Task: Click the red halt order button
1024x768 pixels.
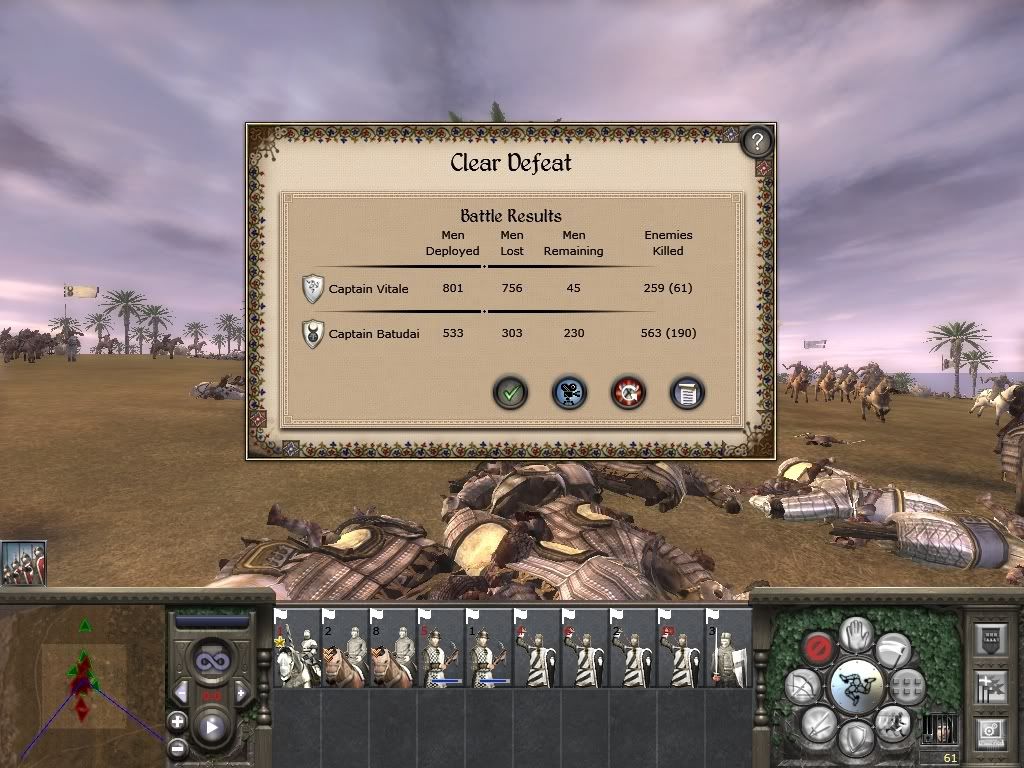Action: coord(820,648)
